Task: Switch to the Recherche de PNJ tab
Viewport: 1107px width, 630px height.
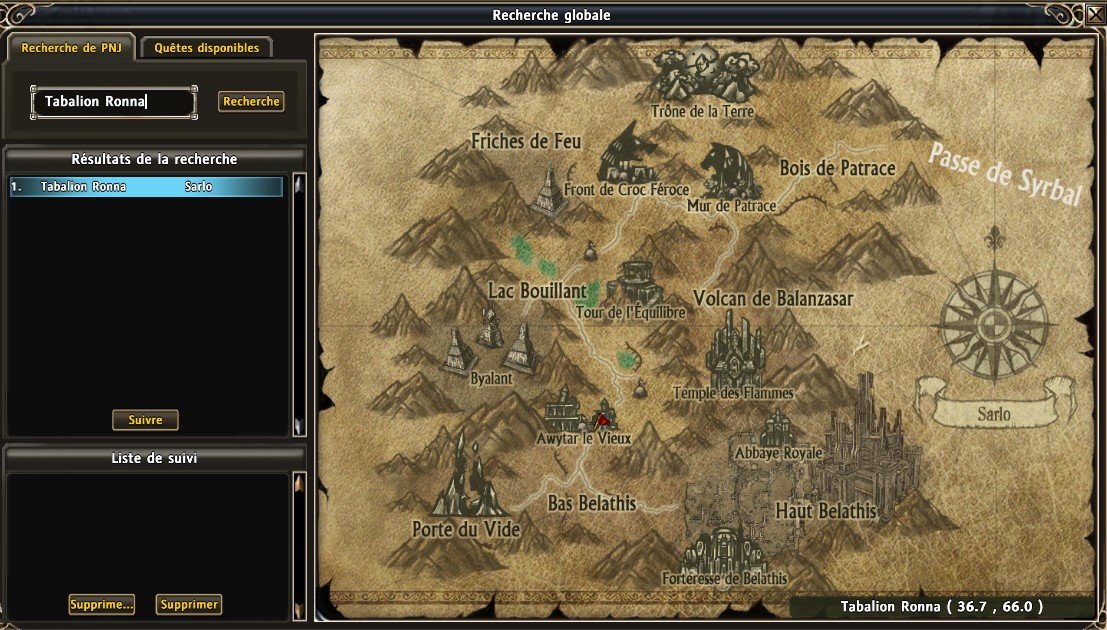Action: pyautogui.click(x=69, y=47)
